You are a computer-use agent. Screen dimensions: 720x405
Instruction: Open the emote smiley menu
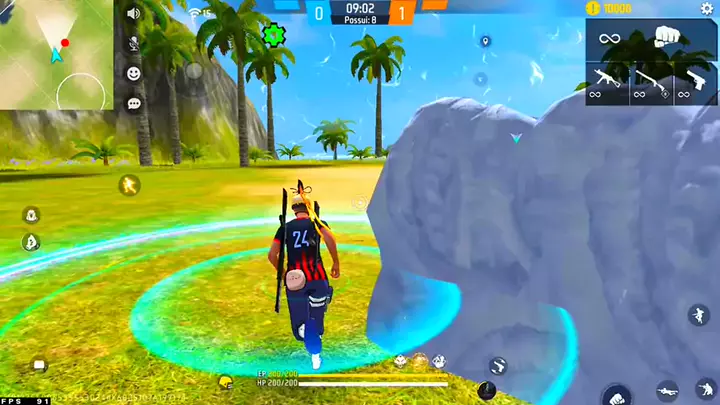coord(133,73)
